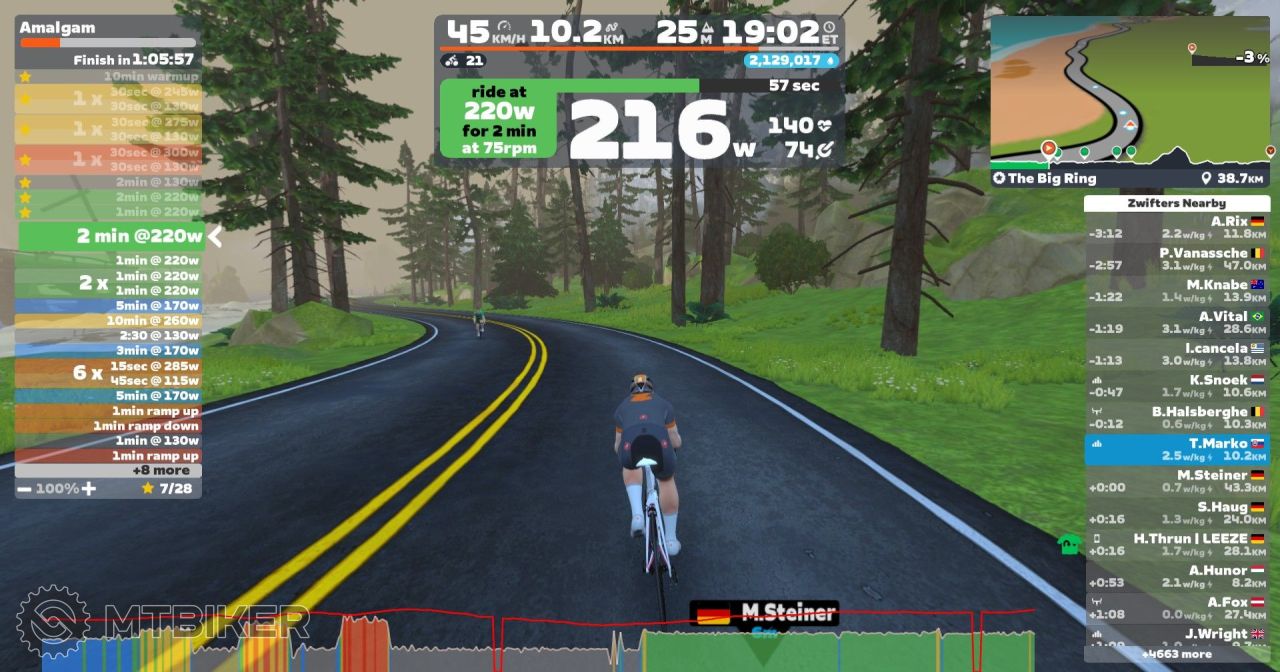Select I.cancela in the rider list
This screenshot has width=1280, height=672.
coord(1176,354)
